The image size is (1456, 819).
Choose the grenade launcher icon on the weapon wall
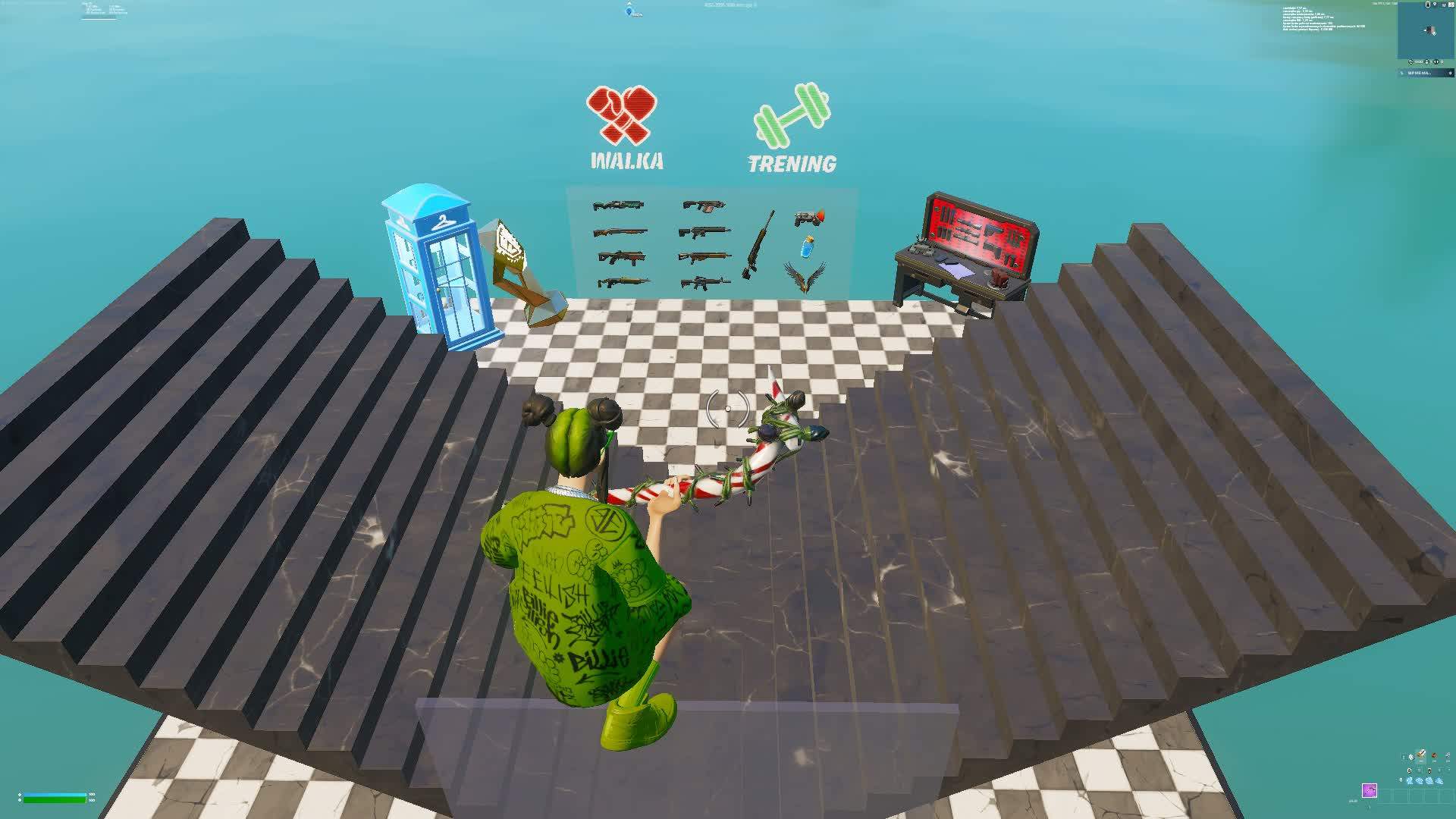(x=809, y=218)
